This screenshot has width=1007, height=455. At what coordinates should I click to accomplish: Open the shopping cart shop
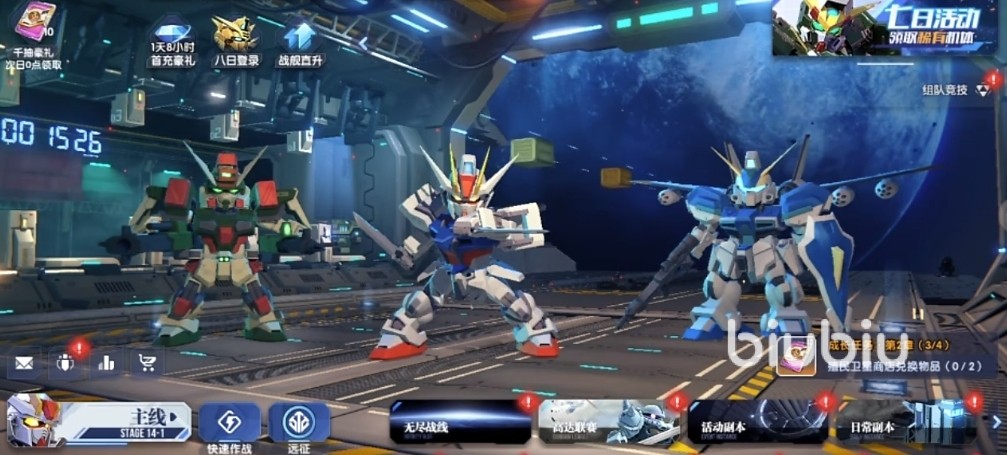tap(148, 363)
